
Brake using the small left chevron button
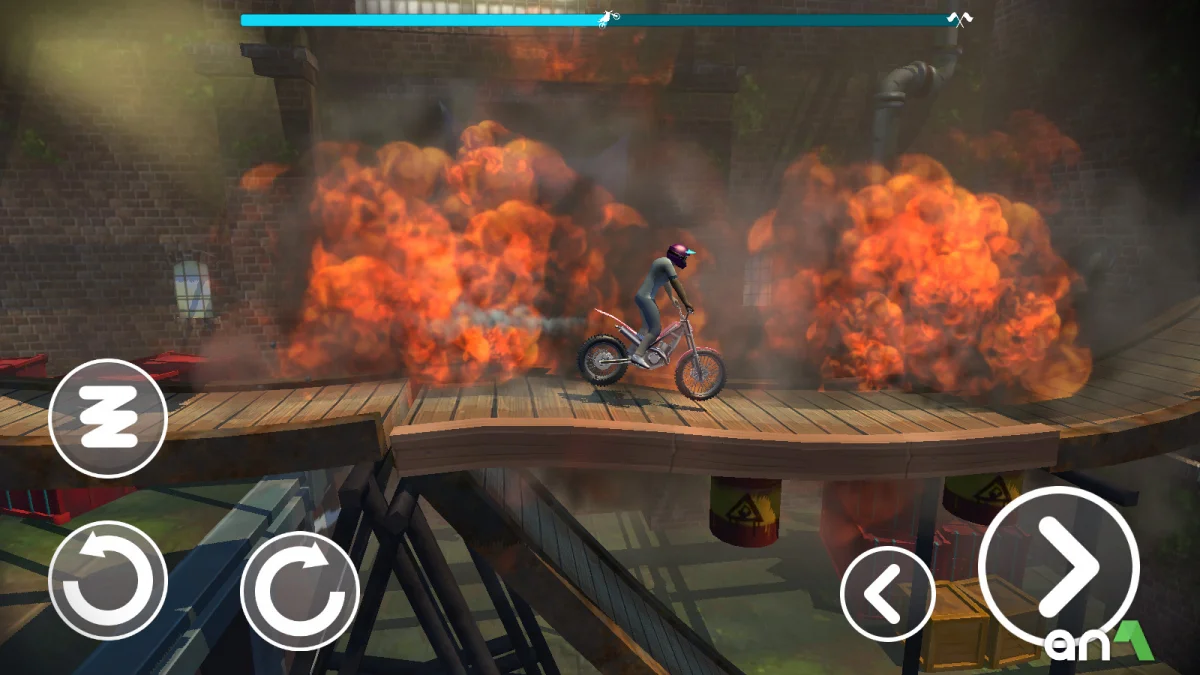[x=887, y=594]
